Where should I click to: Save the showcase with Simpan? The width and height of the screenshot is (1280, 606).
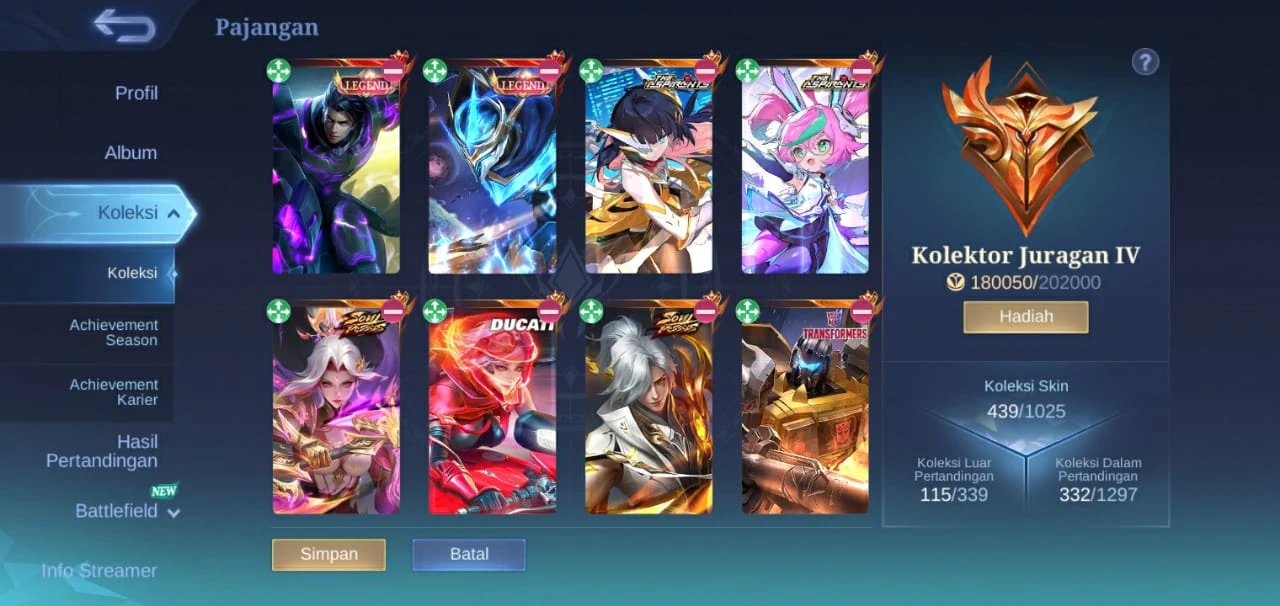pyautogui.click(x=329, y=554)
